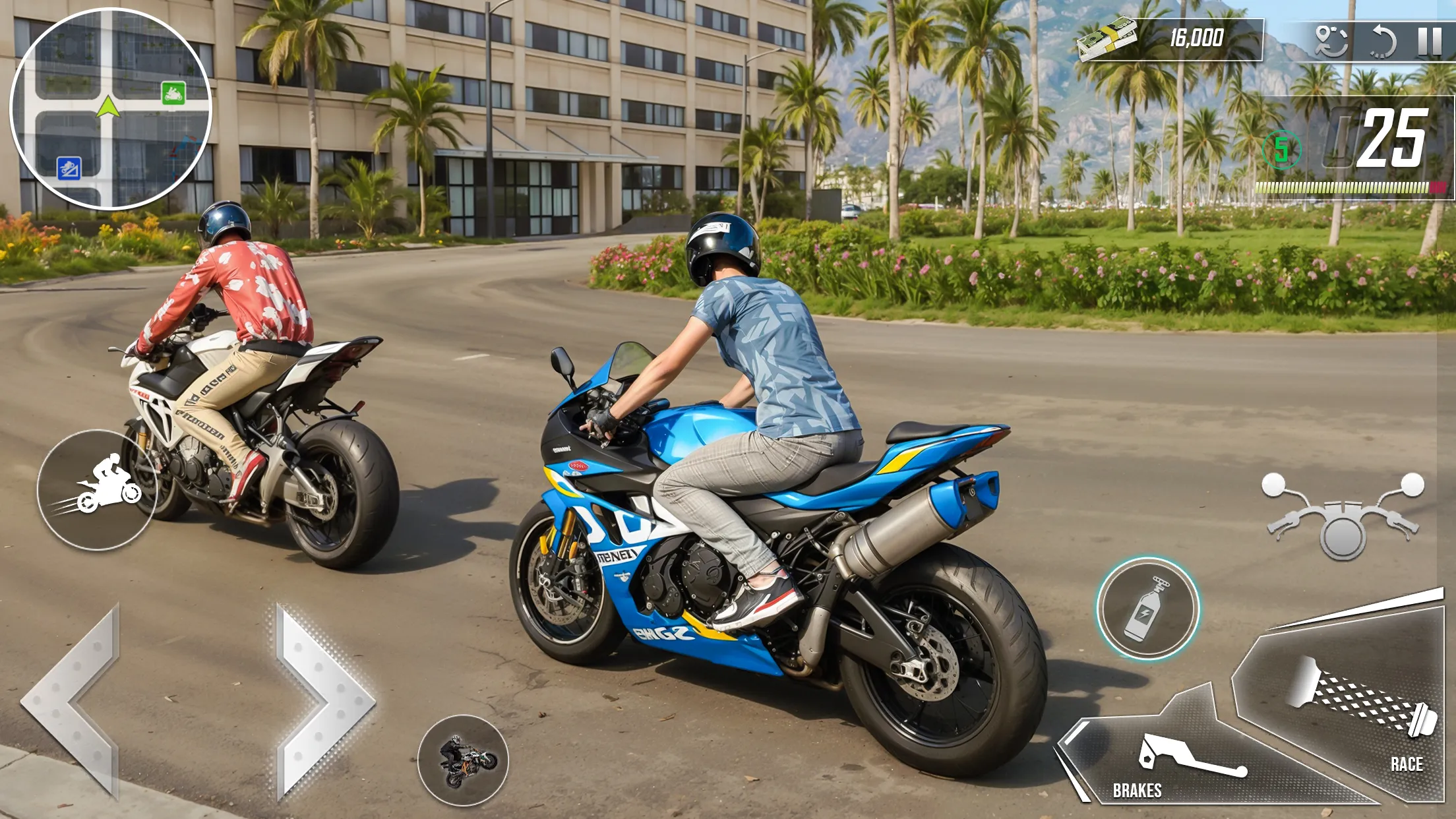Switch the handlebar steering control
This screenshot has height=819, width=1456.
1343,516
